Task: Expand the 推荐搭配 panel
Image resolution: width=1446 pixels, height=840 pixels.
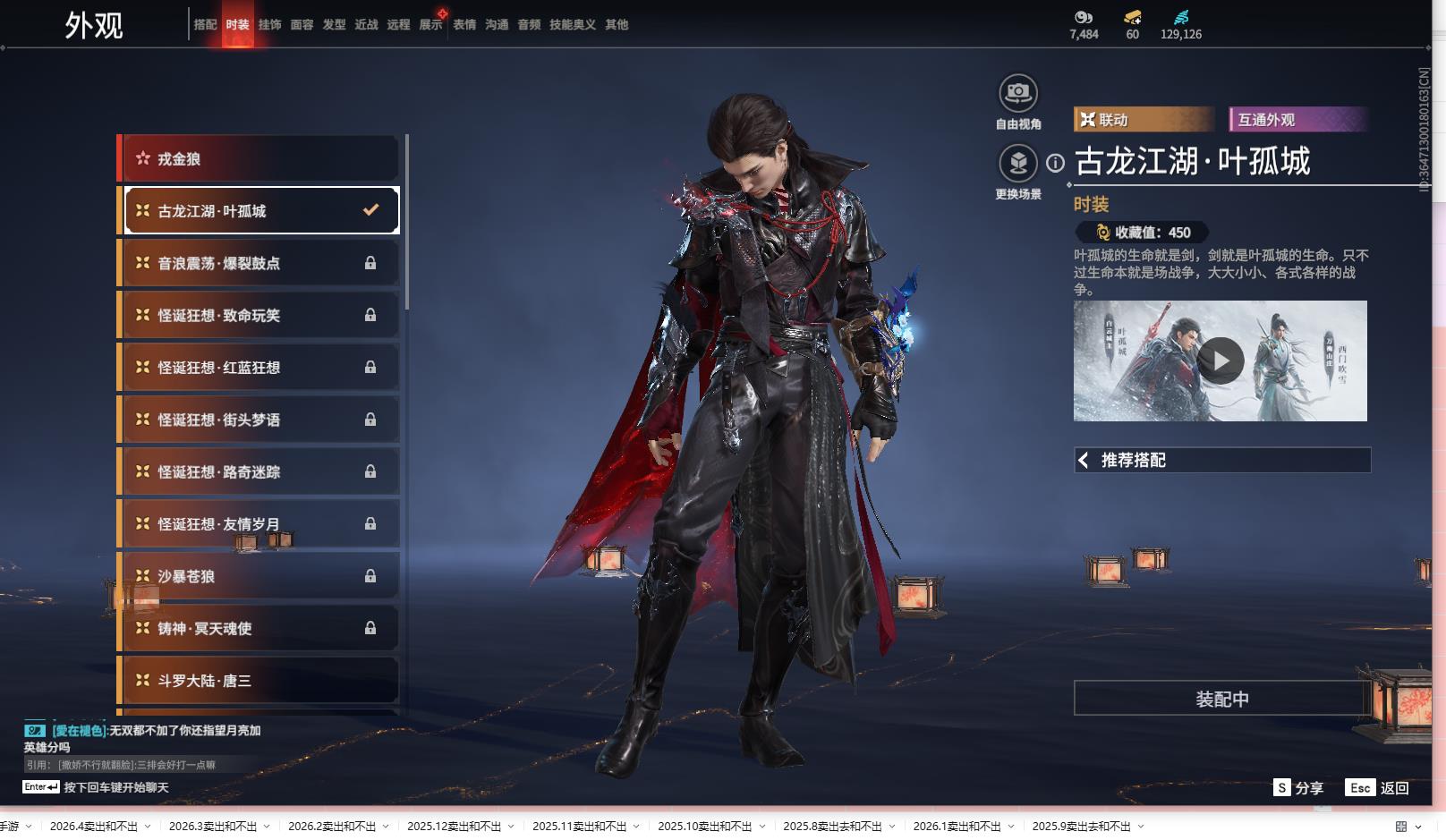Action: click(x=1221, y=460)
